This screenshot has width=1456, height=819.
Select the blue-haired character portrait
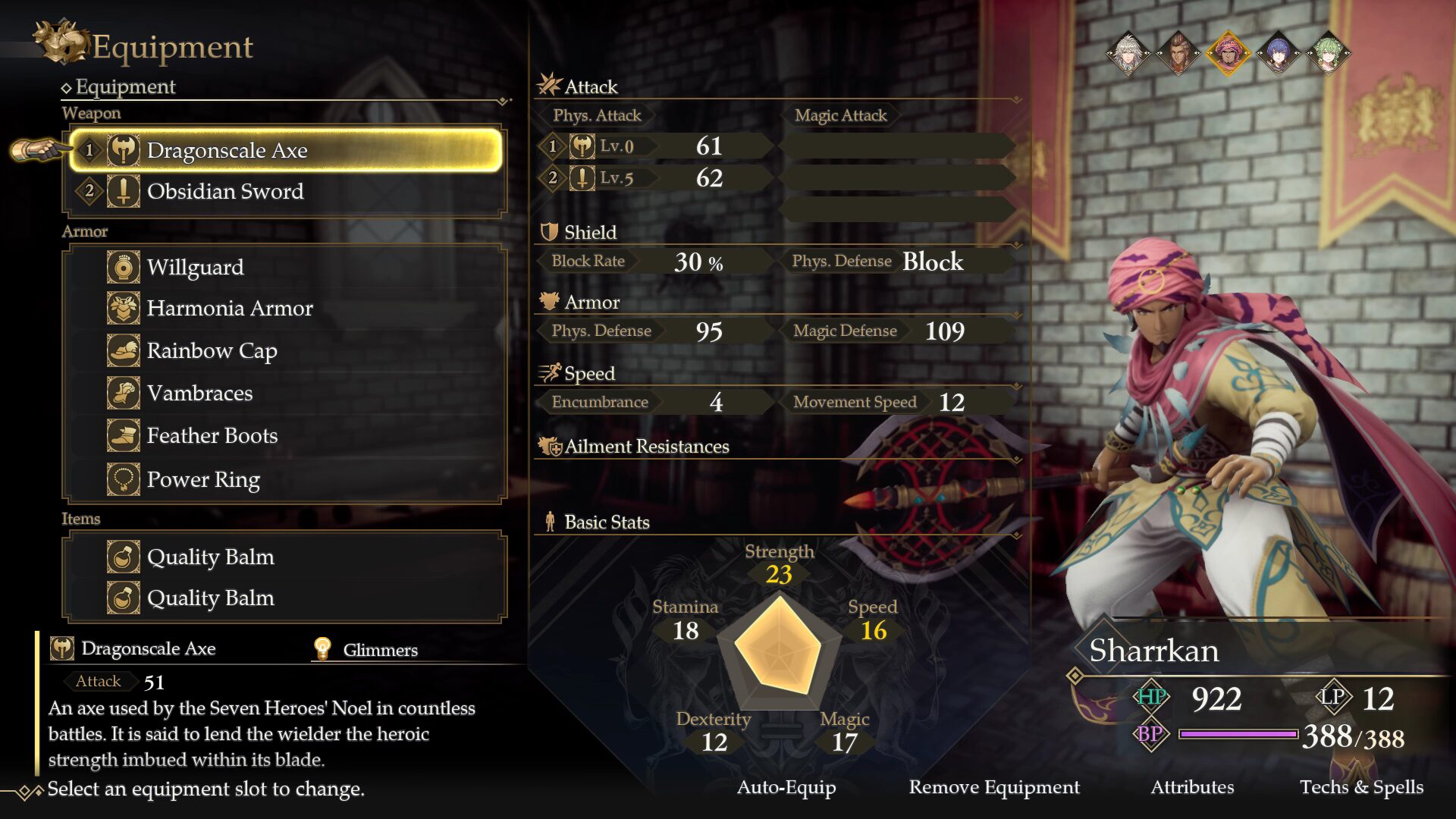(x=1278, y=53)
